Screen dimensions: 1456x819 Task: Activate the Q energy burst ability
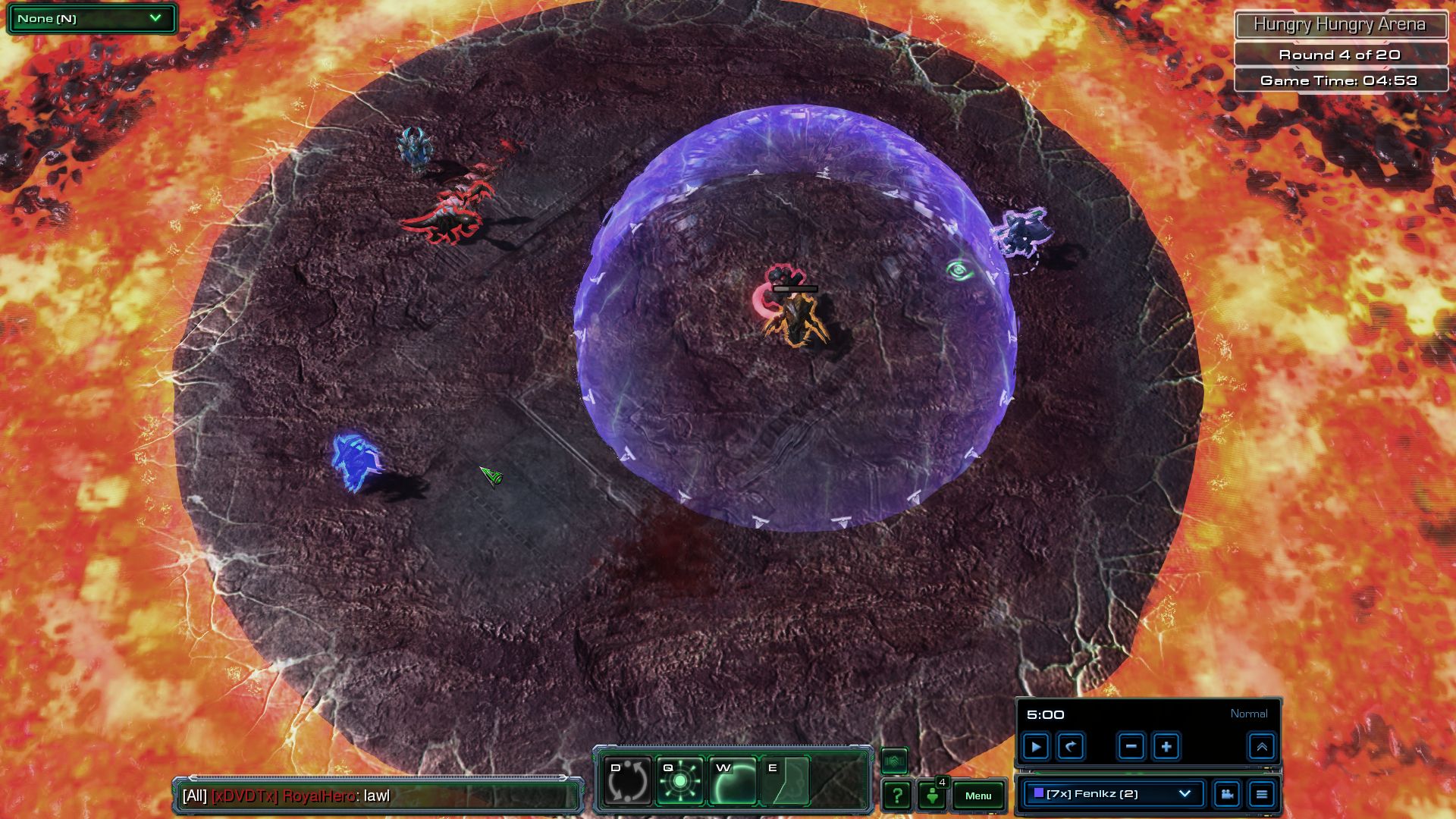[679, 780]
